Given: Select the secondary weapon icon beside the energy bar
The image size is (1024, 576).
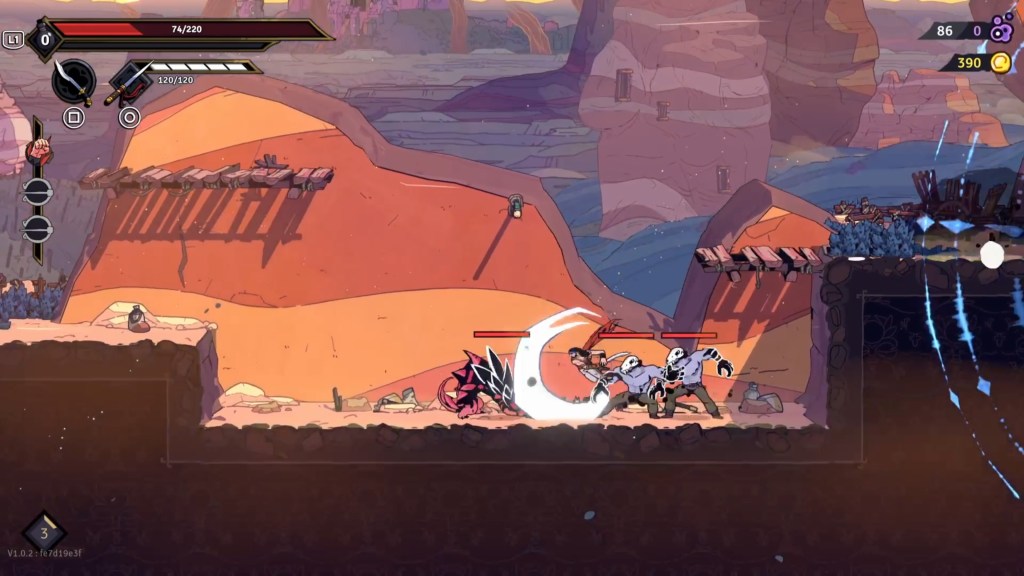Looking at the screenshot, I should click(128, 82).
